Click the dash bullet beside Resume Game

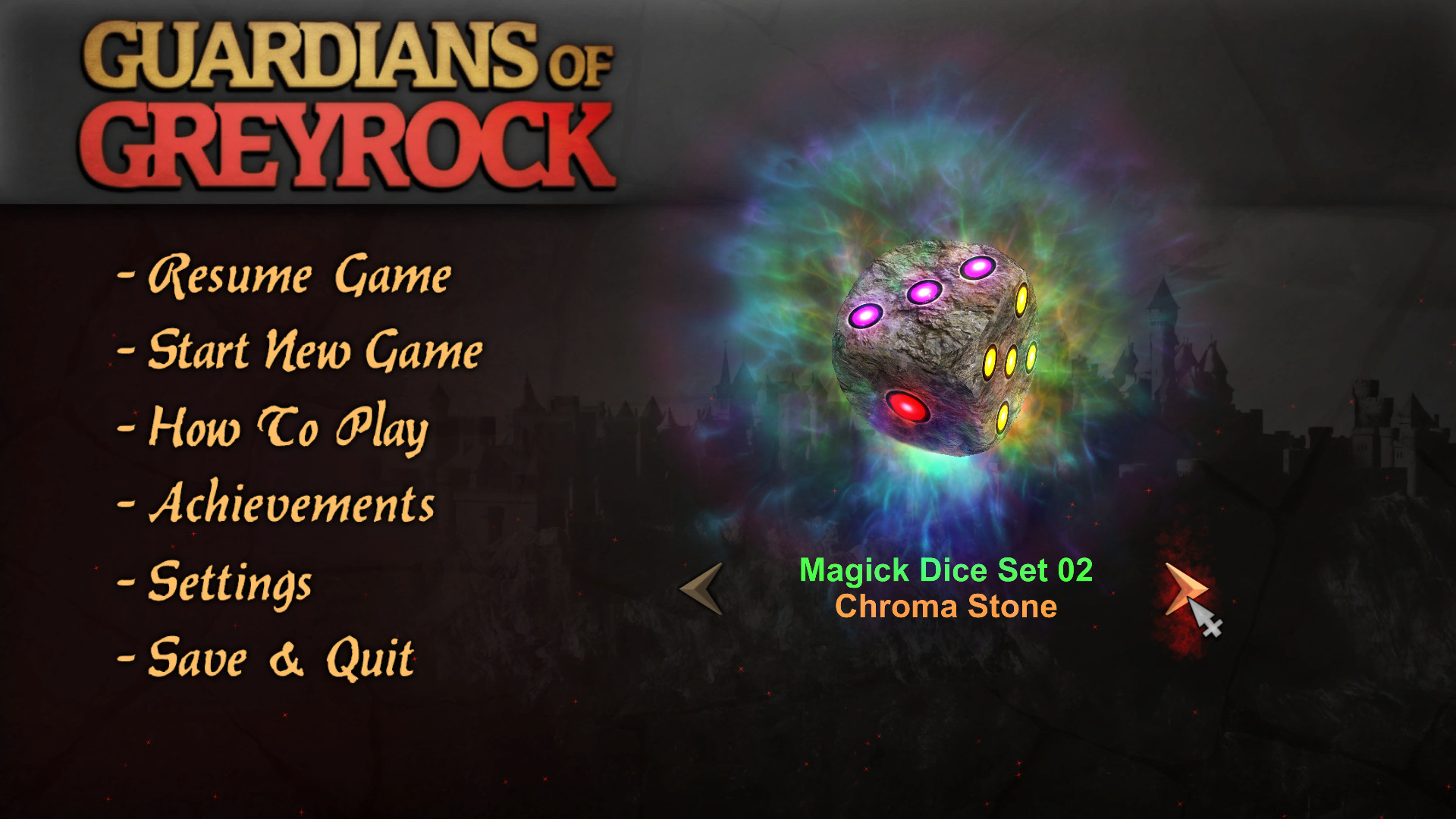pyautogui.click(x=125, y=277)
